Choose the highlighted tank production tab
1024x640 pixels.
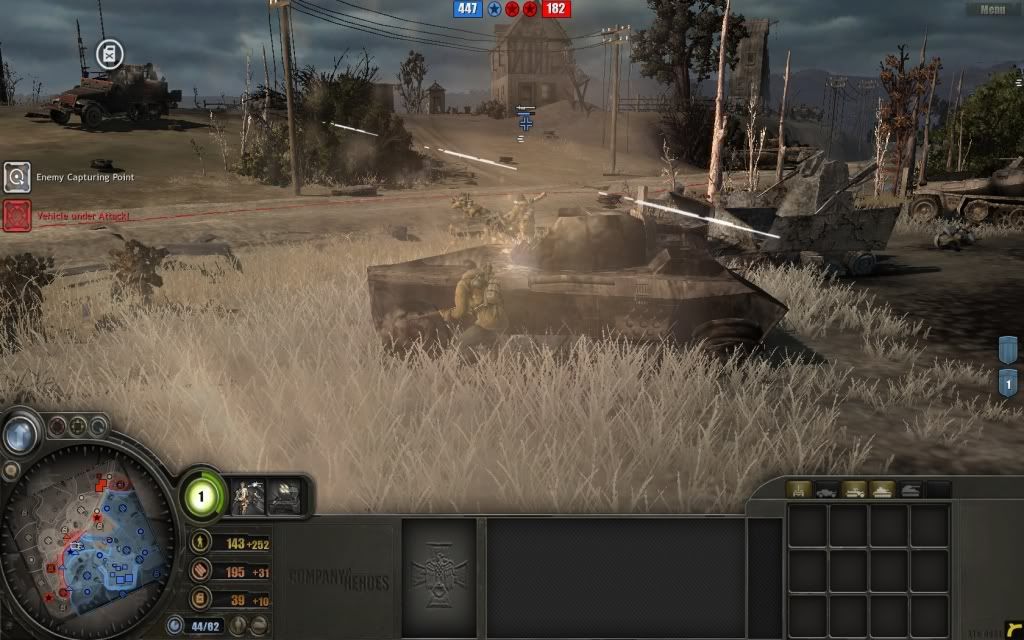[x=883, y=490]
